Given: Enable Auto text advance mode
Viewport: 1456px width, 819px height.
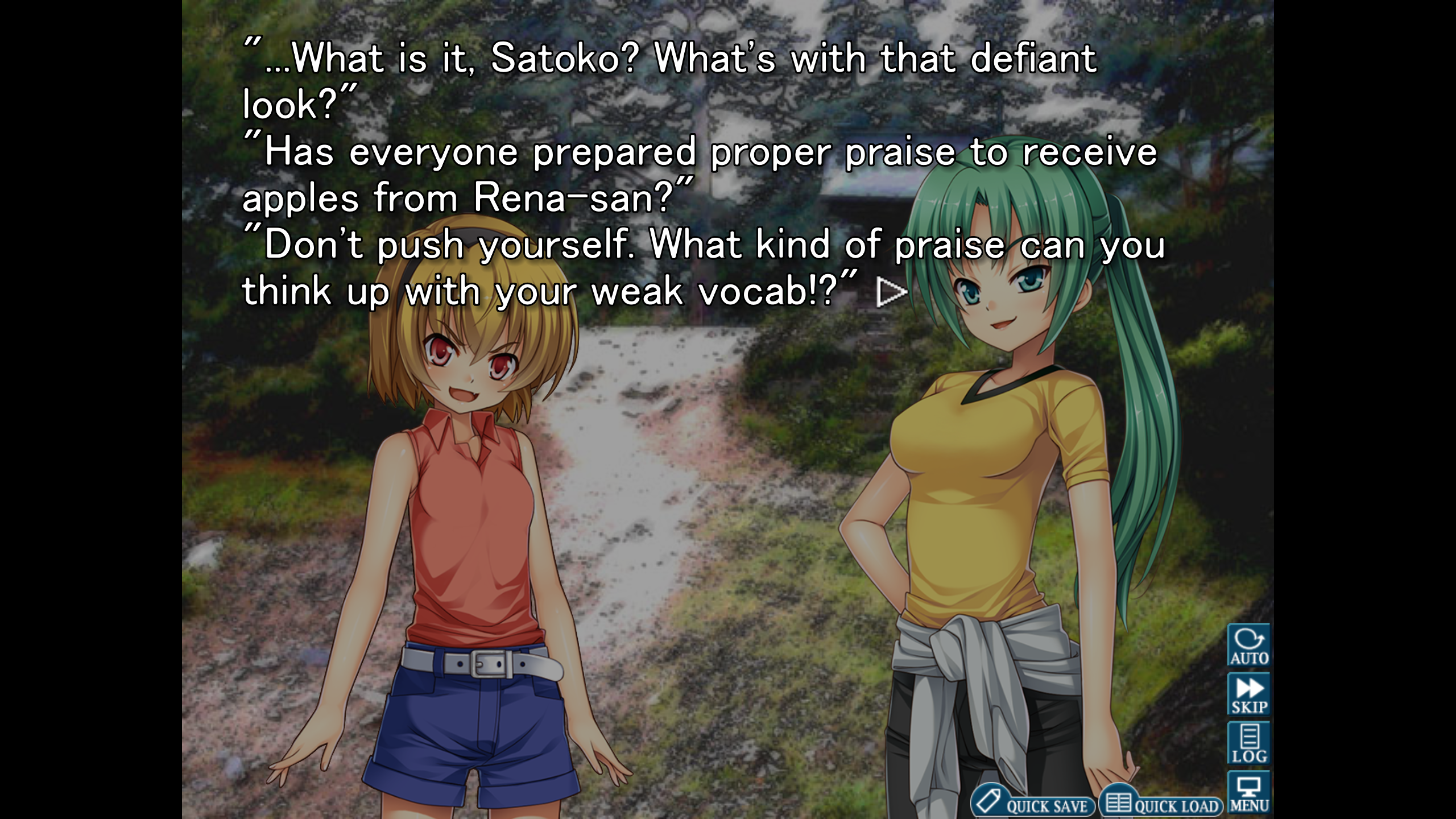Looking at the screenshot, I should tap(1248, 645).
